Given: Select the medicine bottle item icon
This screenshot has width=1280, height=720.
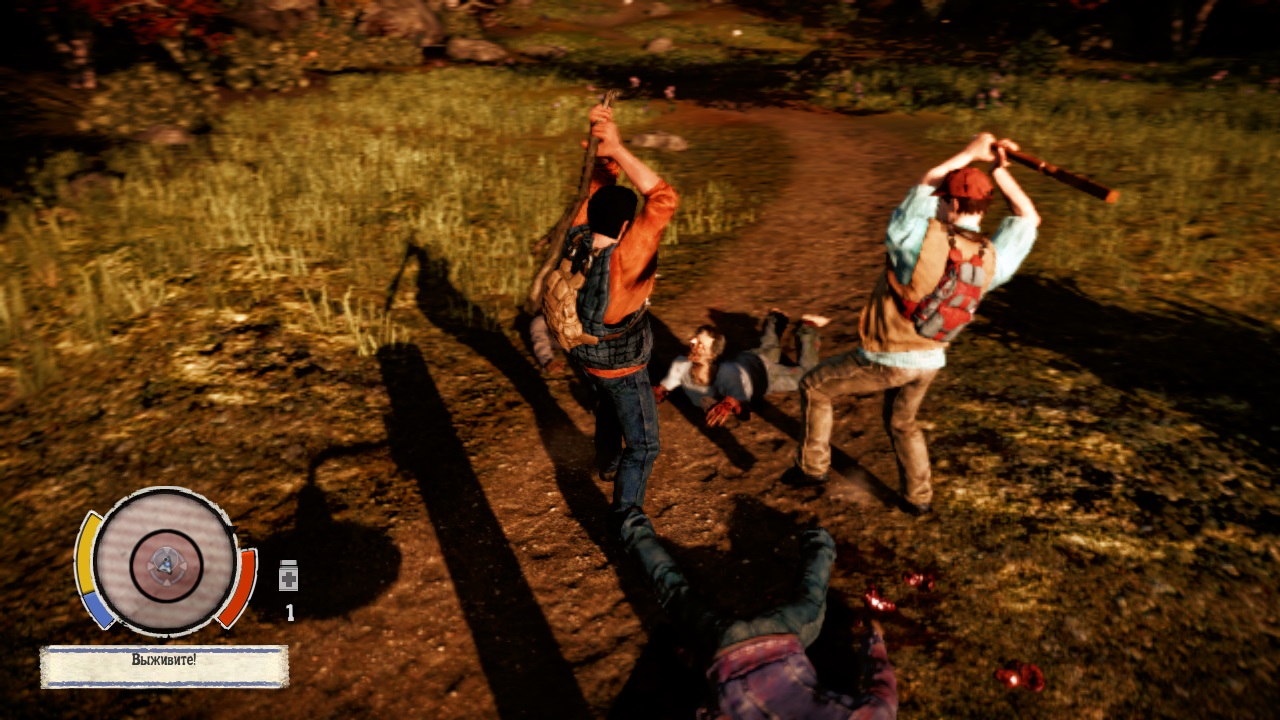Looking at the screenshot, I should [288, 575].
